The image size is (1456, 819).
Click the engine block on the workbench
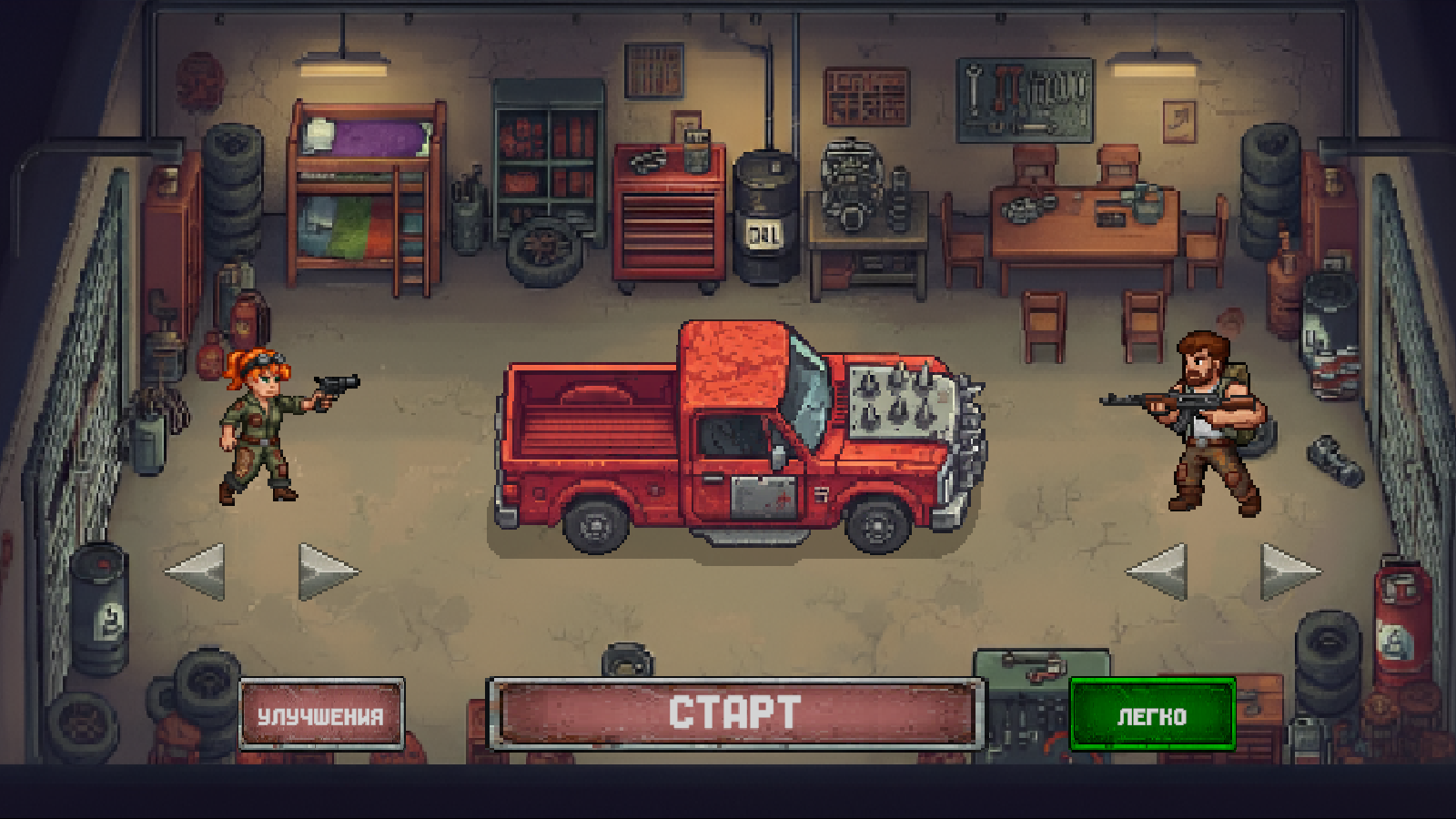pos(851,182)
